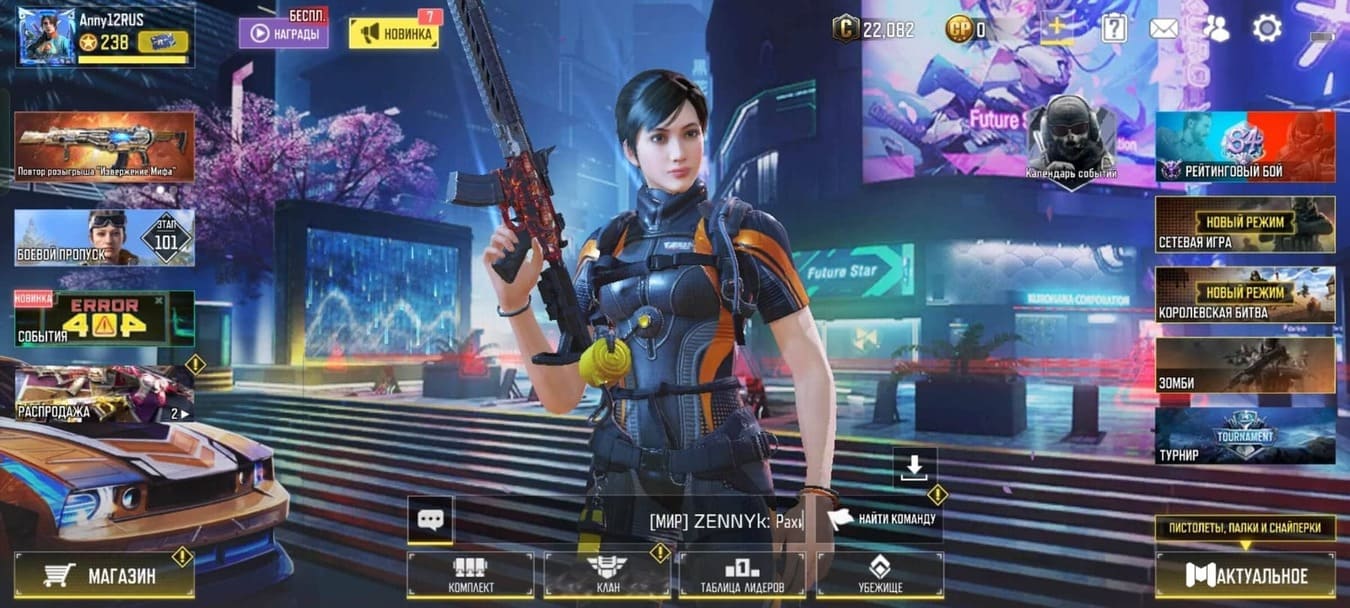Open the friends list icon
Image resolution: width=1350 pixels, height=608 pixels.
tap(1215, 29)
